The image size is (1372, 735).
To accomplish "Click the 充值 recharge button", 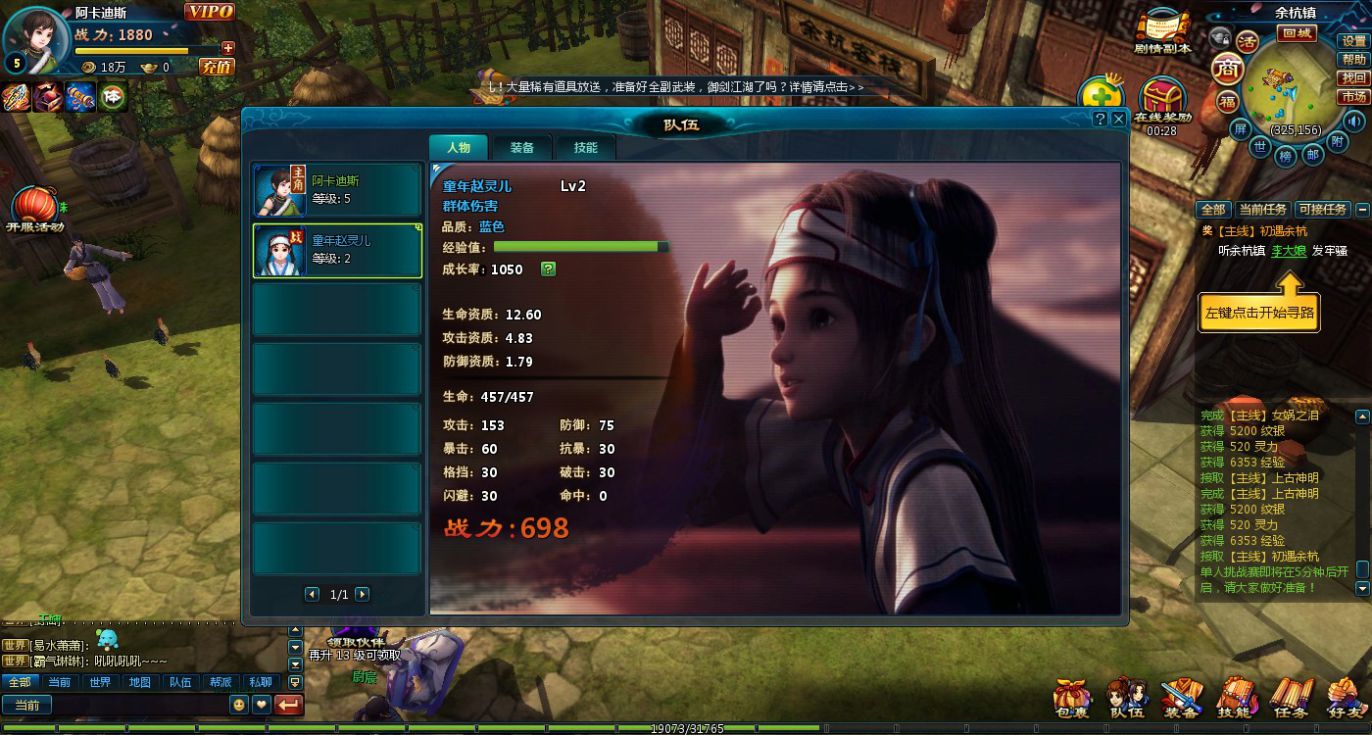I will click(216, 67).
